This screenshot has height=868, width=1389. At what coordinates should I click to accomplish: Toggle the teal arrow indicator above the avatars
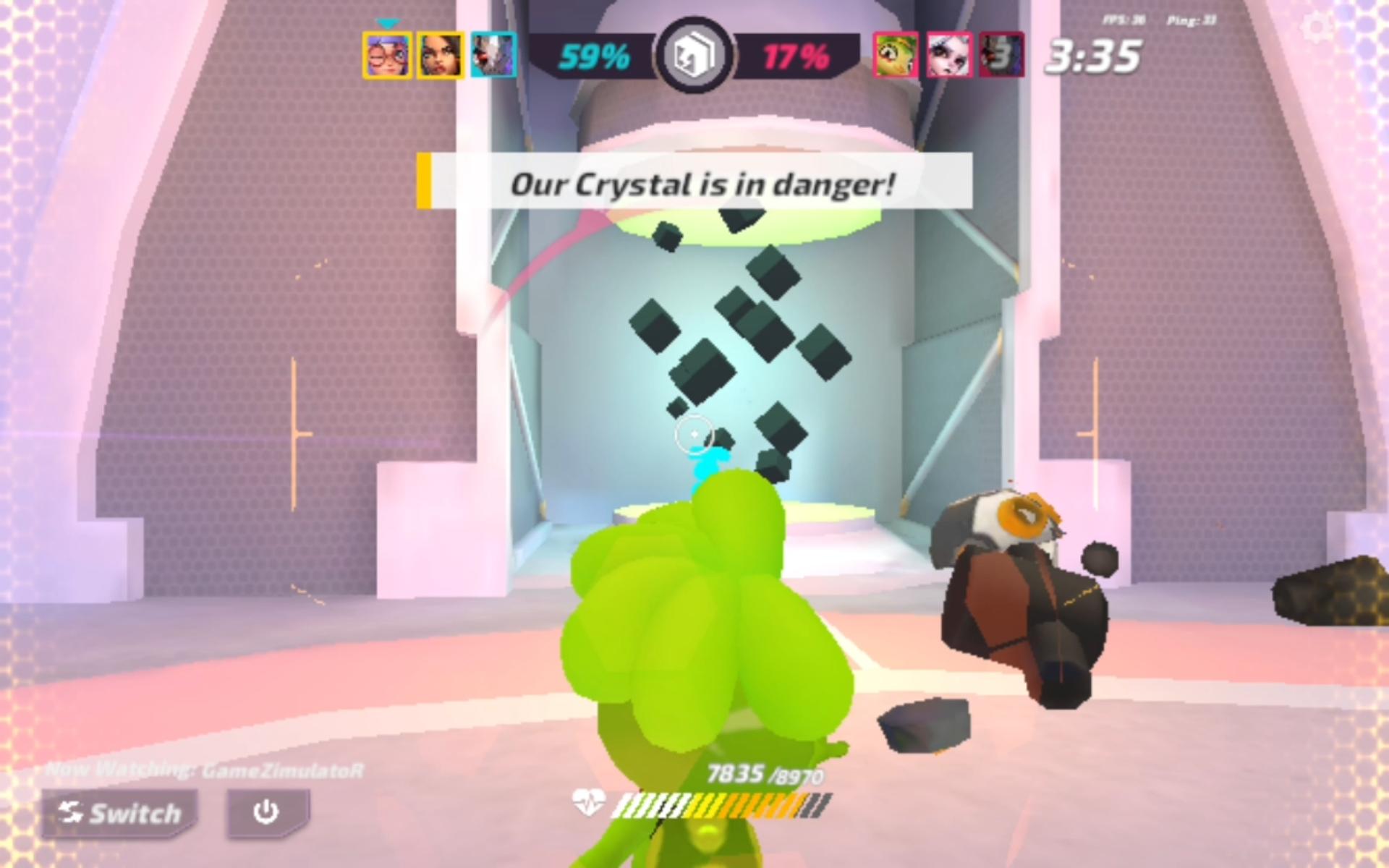[388, 22]
